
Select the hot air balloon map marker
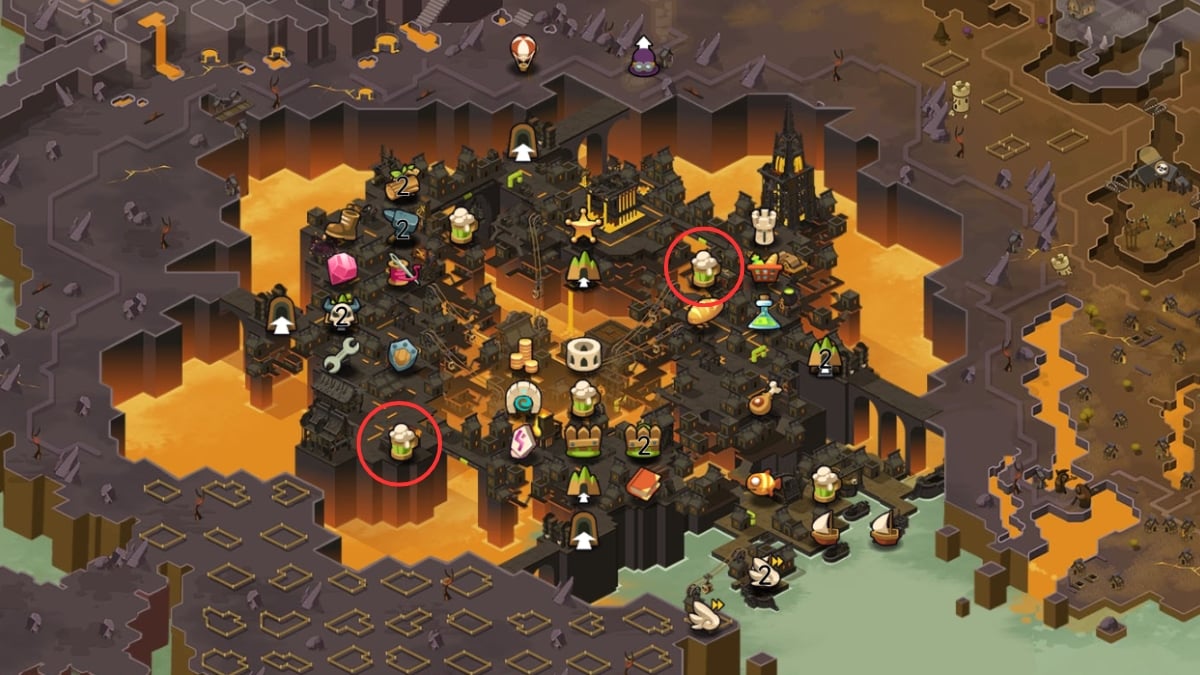(522, 51)
